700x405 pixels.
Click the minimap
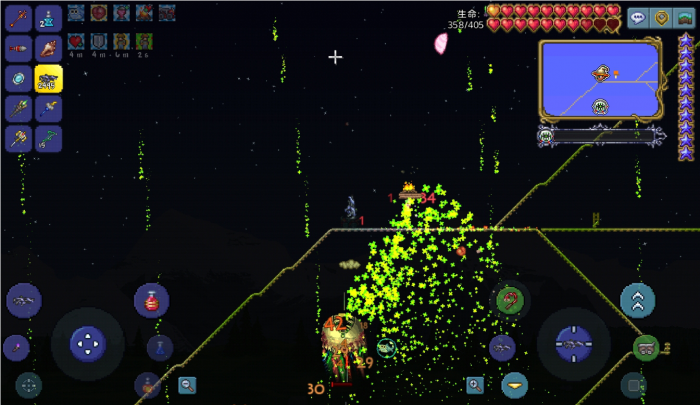tap(600, 77)
